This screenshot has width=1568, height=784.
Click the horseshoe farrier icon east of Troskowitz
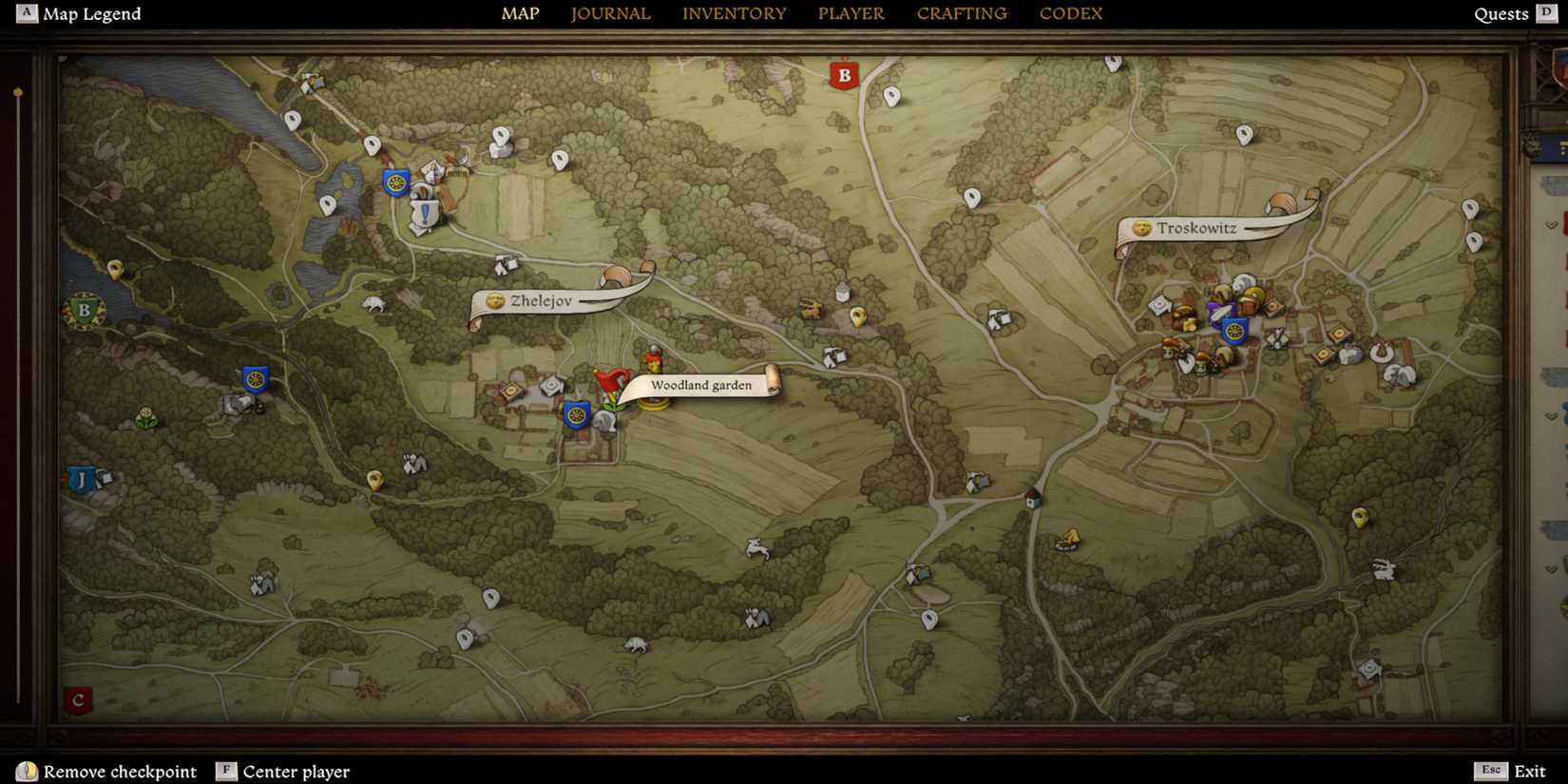point(1382,353)
